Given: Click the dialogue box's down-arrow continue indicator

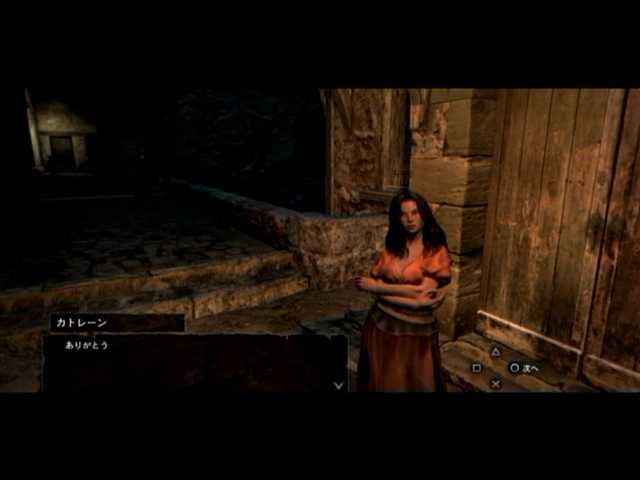Looking at the screenshot, I should pyautogui.click(x=338, y=384).
